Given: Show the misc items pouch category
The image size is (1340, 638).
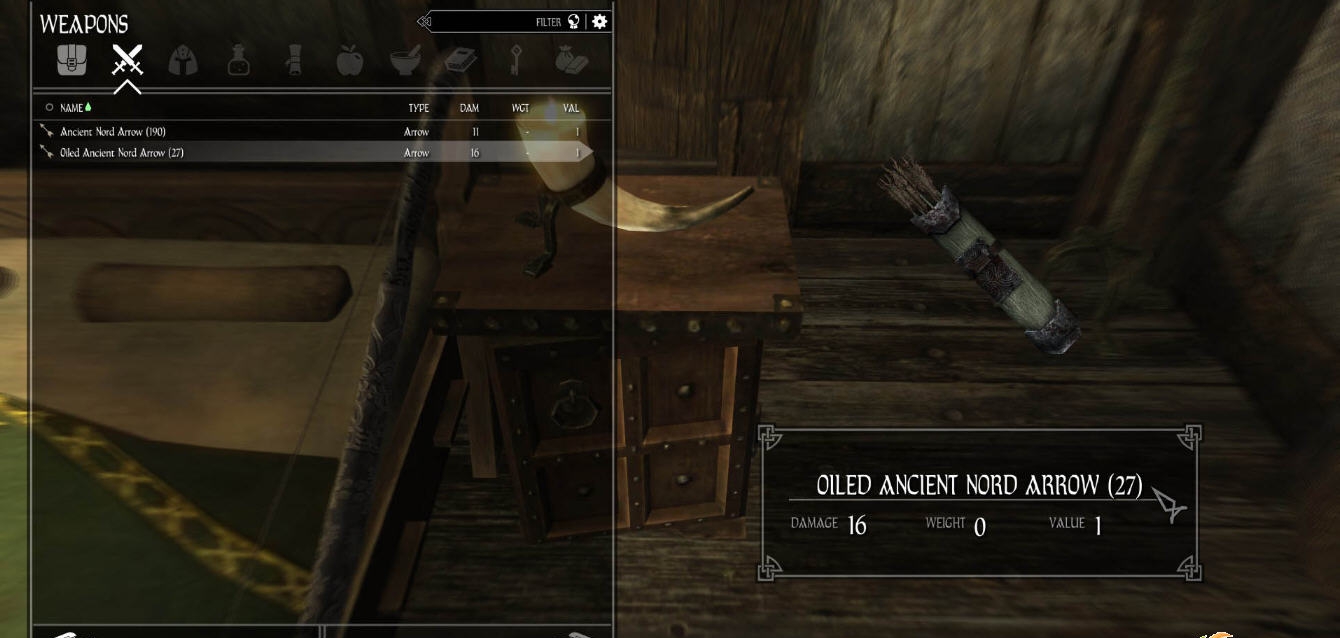Looking at the screenshot, I should click(572, 61).
